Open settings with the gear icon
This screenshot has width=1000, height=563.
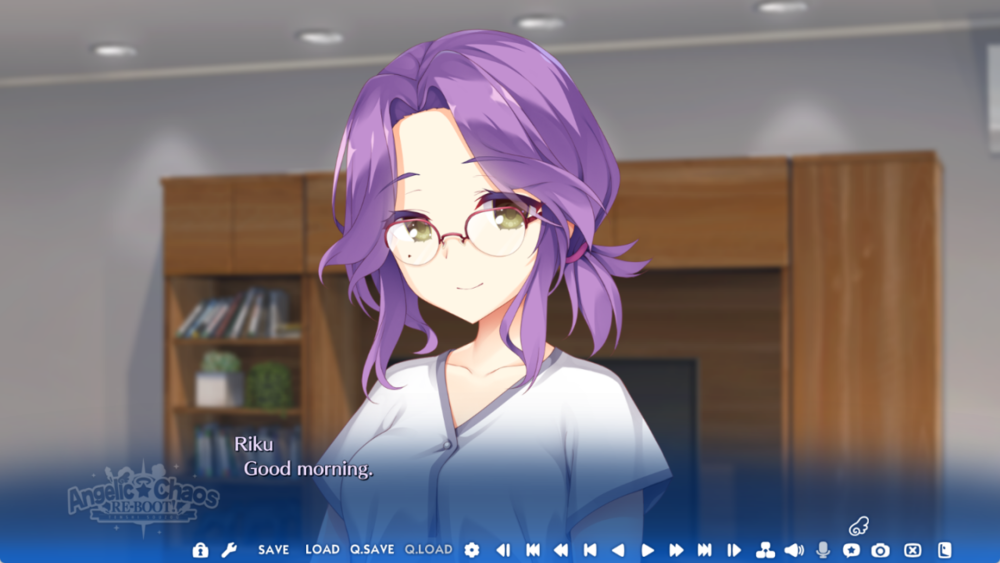(x=472, y=550)
